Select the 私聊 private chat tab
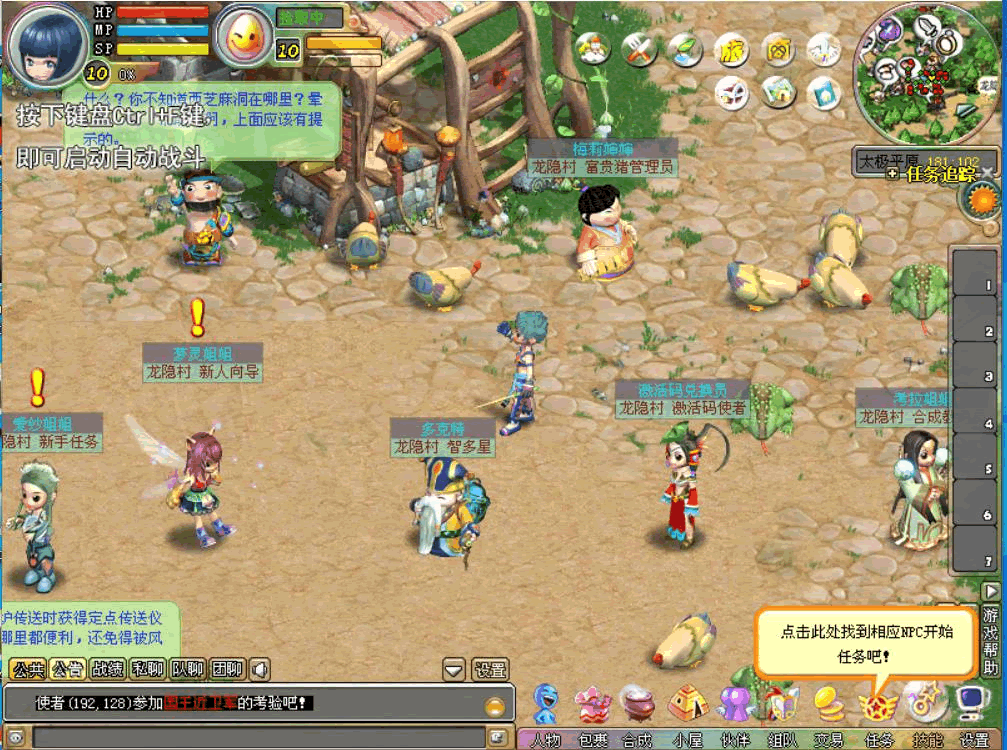 pos(147,669)
